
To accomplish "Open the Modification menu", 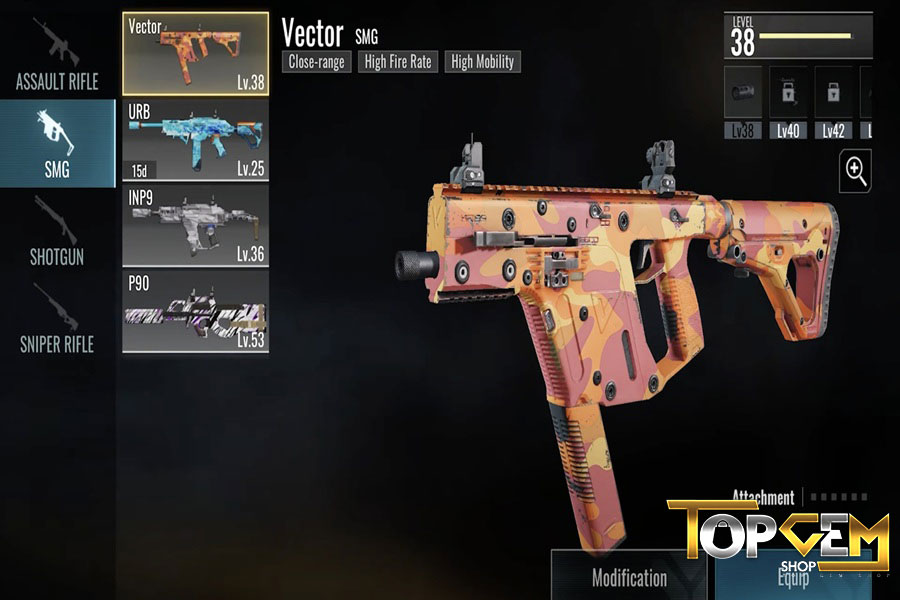I will point(629,576).
